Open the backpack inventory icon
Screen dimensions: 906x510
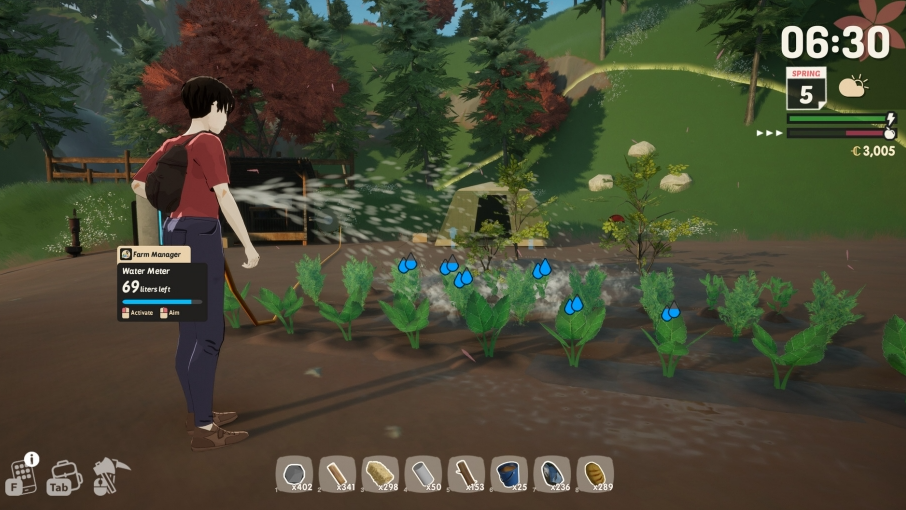tap(65, 474)
